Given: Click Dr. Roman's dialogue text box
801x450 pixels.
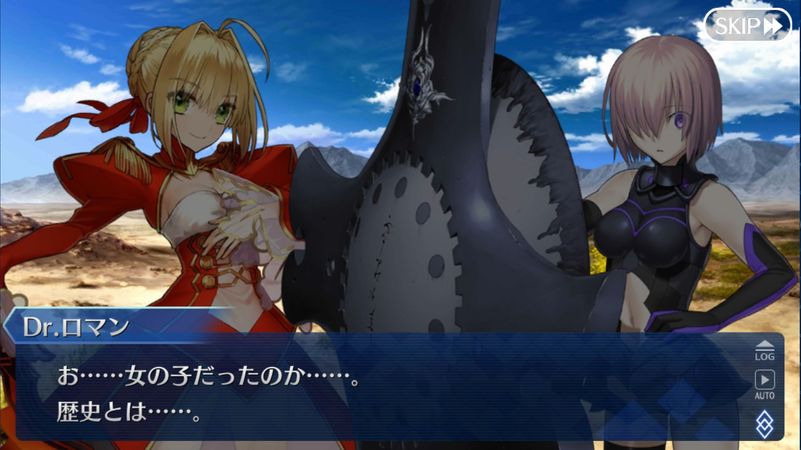Looking at the screenshot, I should 380,392.
